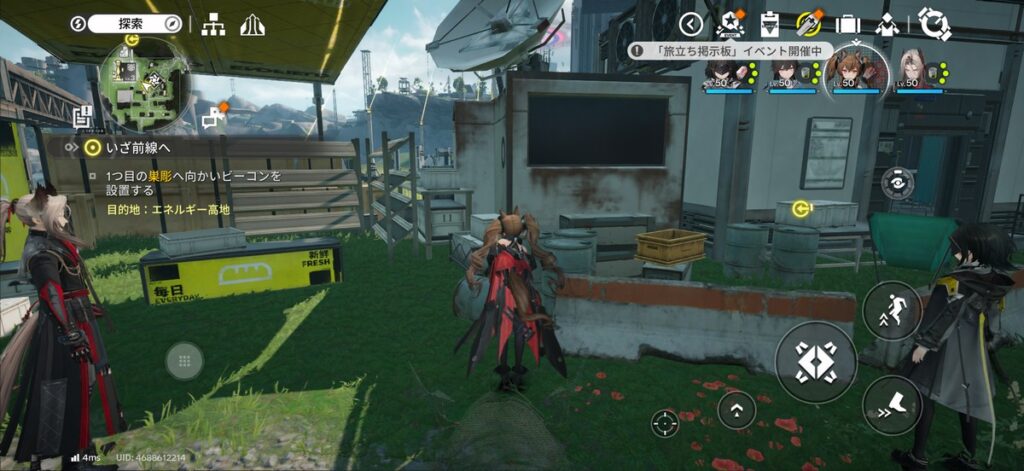Open the chat bubble icon

(x=212, y=119)
